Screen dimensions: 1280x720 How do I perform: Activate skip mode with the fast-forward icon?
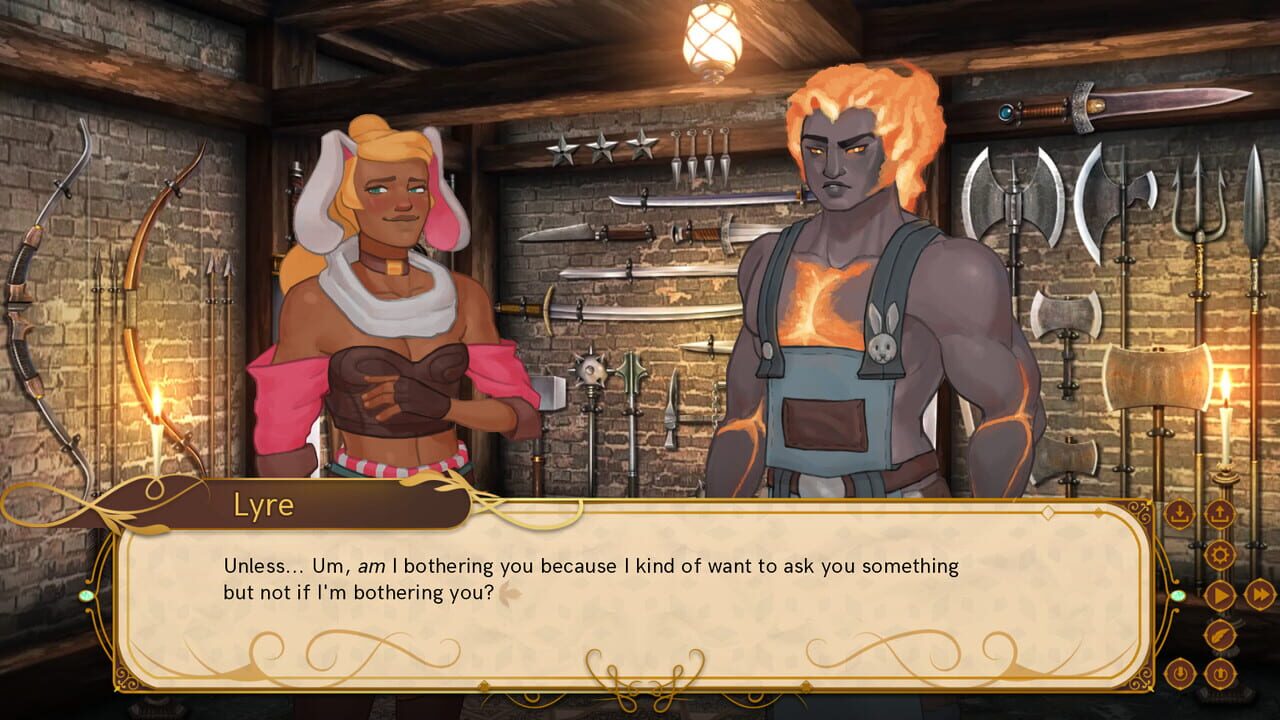point(1262,593)
